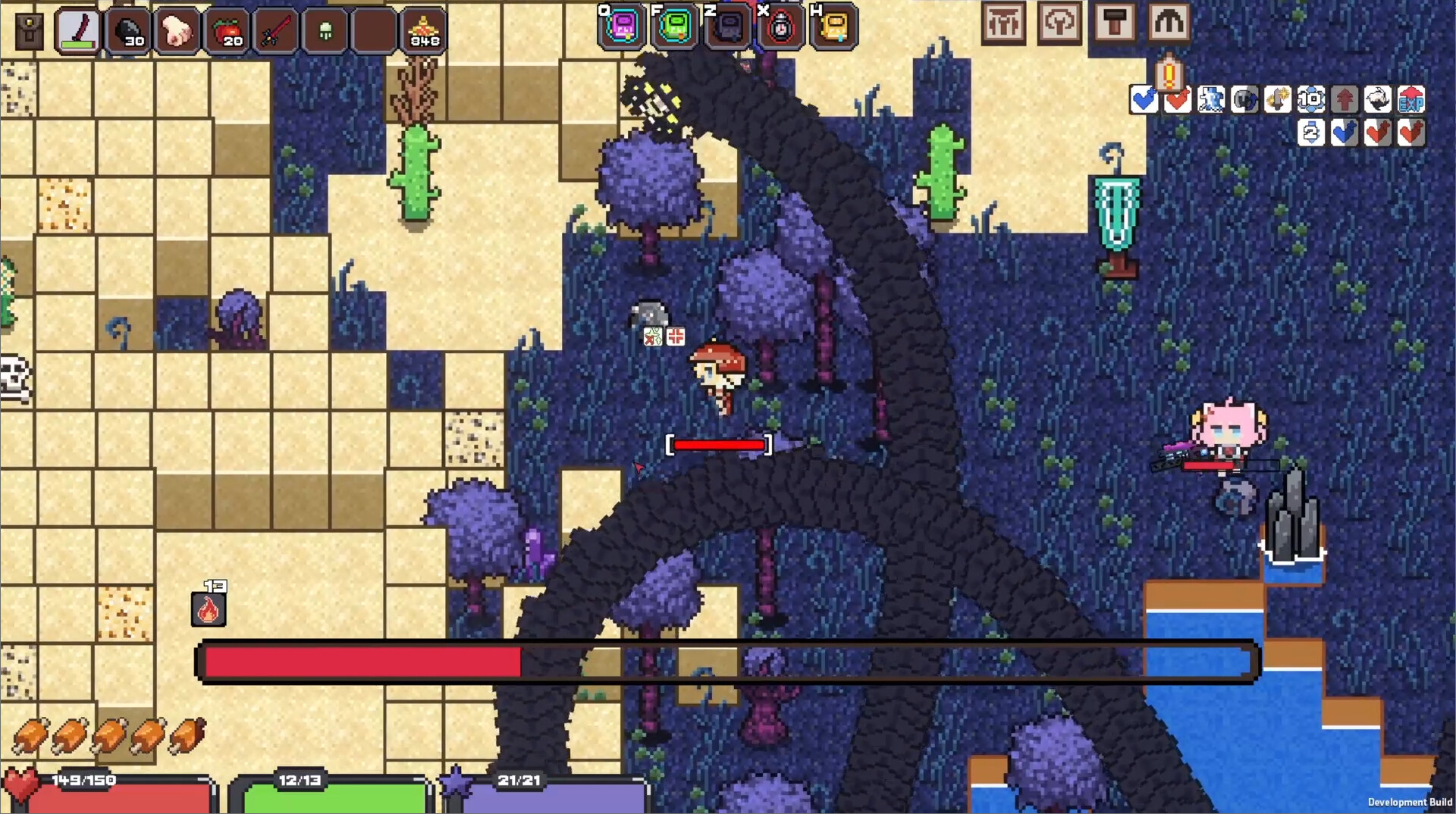
Task: Select the tree icon in the top toolbar
Action: point(1059,23)
